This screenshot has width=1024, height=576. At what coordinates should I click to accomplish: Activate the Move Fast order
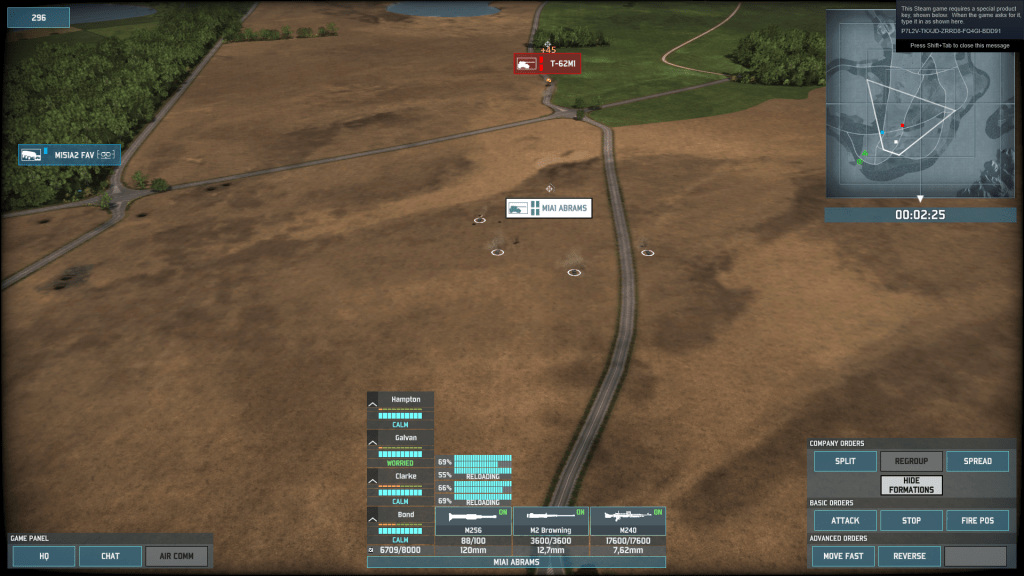(x=844, y=556)
